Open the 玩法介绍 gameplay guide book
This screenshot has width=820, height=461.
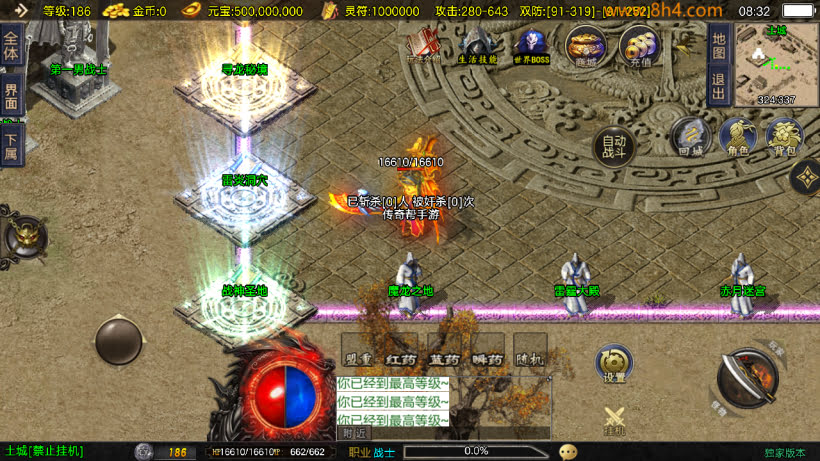pyautogui.click(x=424, y=46)
